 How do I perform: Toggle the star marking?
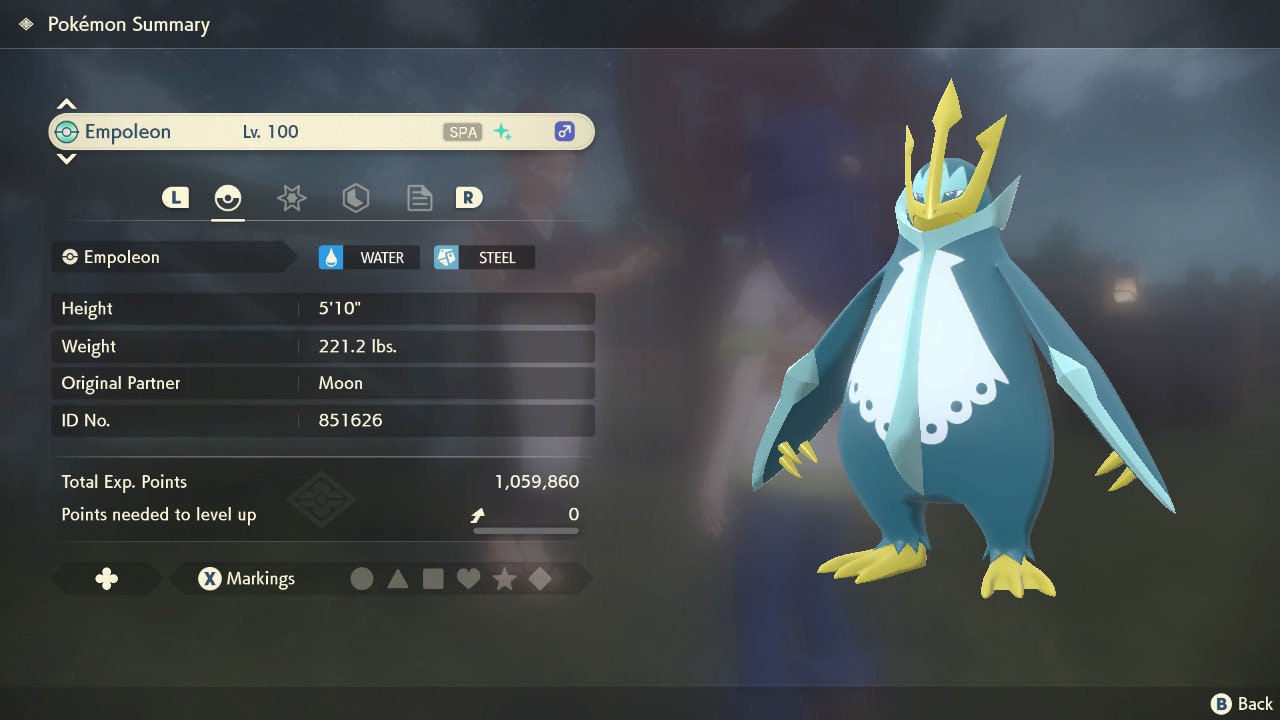(x=504, y=578)
